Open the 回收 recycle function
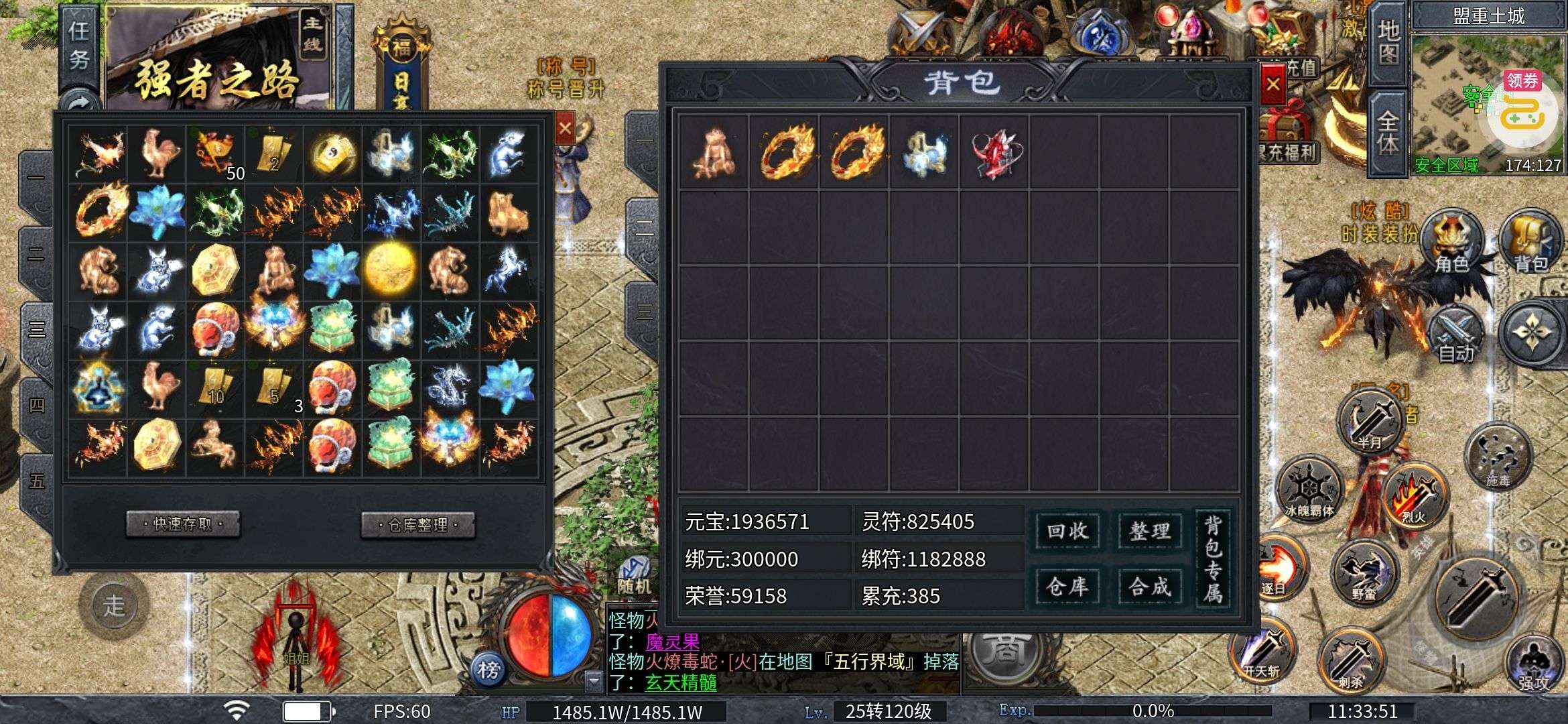The width and height of the screenshot is (1568, 724). pos(1067,532)
